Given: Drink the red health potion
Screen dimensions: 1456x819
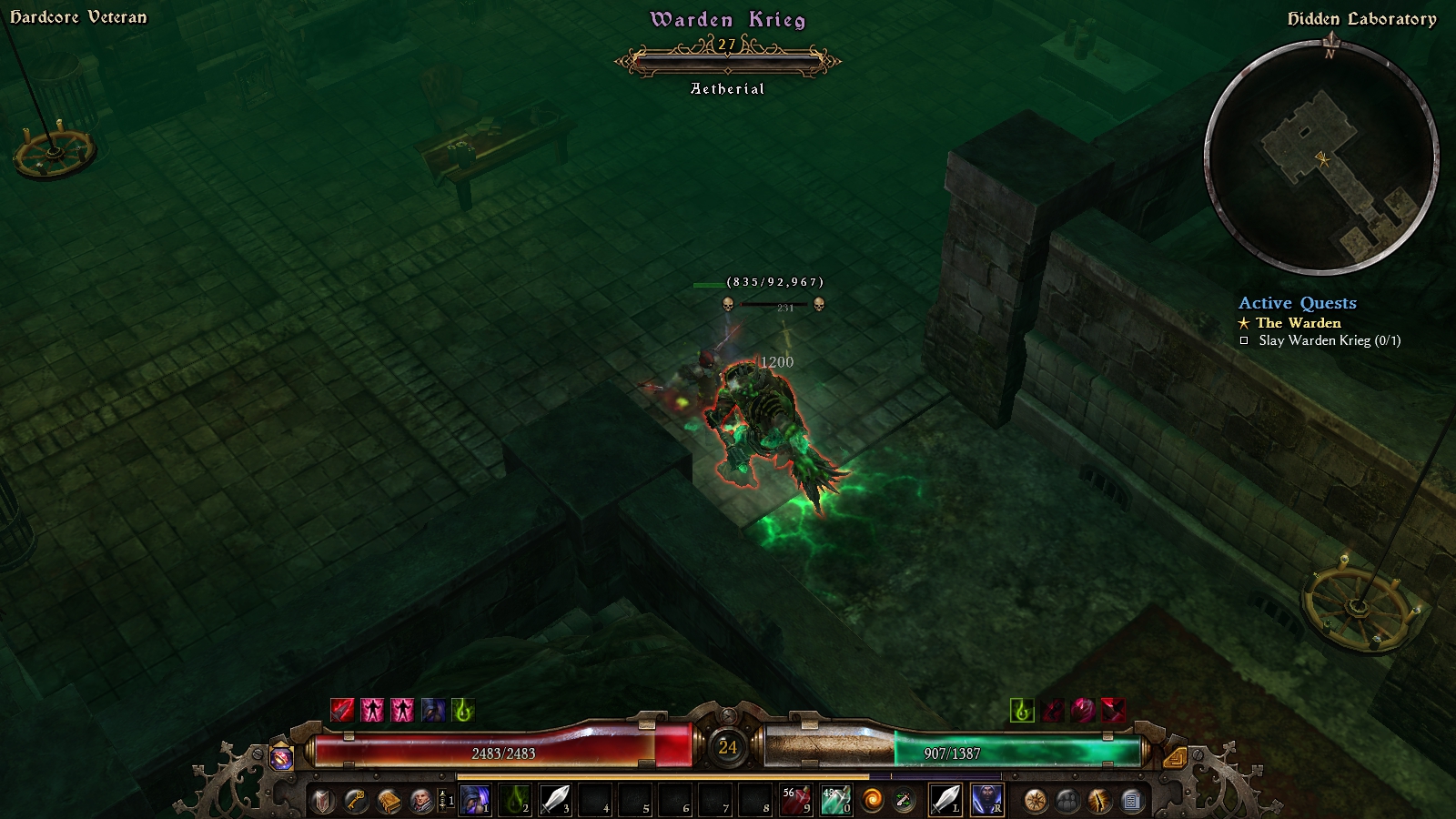Looking at the screenshot, I should pyautogui.click(x=795, y=800).
